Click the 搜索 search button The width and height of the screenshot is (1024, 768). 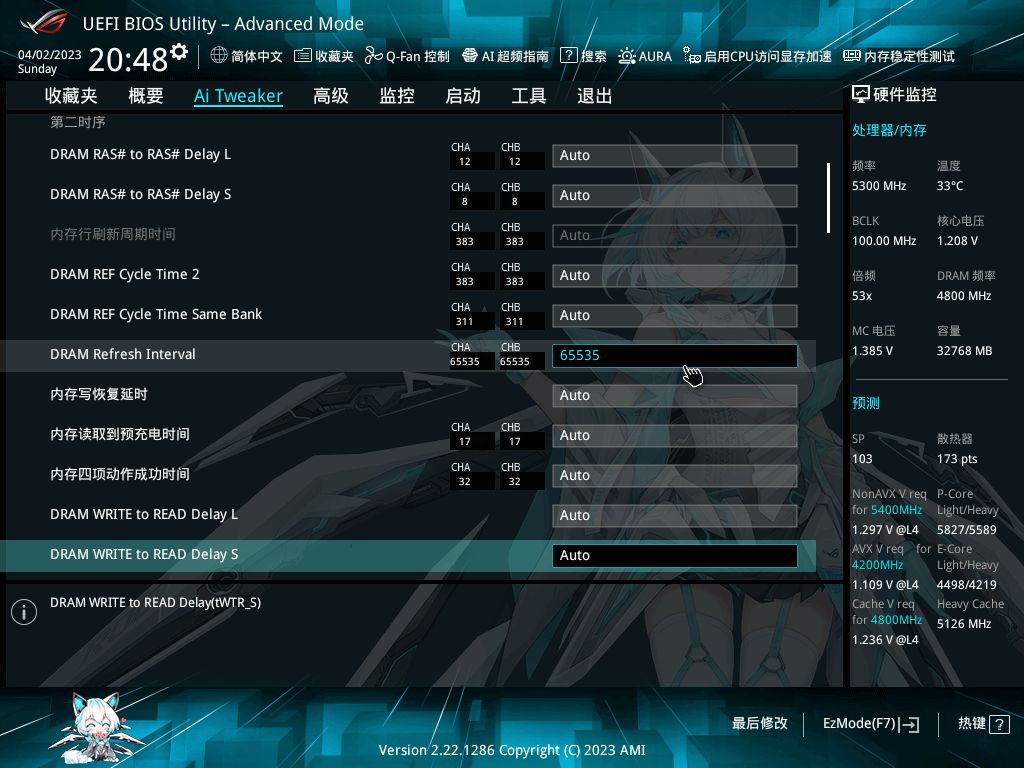[584, 57]
